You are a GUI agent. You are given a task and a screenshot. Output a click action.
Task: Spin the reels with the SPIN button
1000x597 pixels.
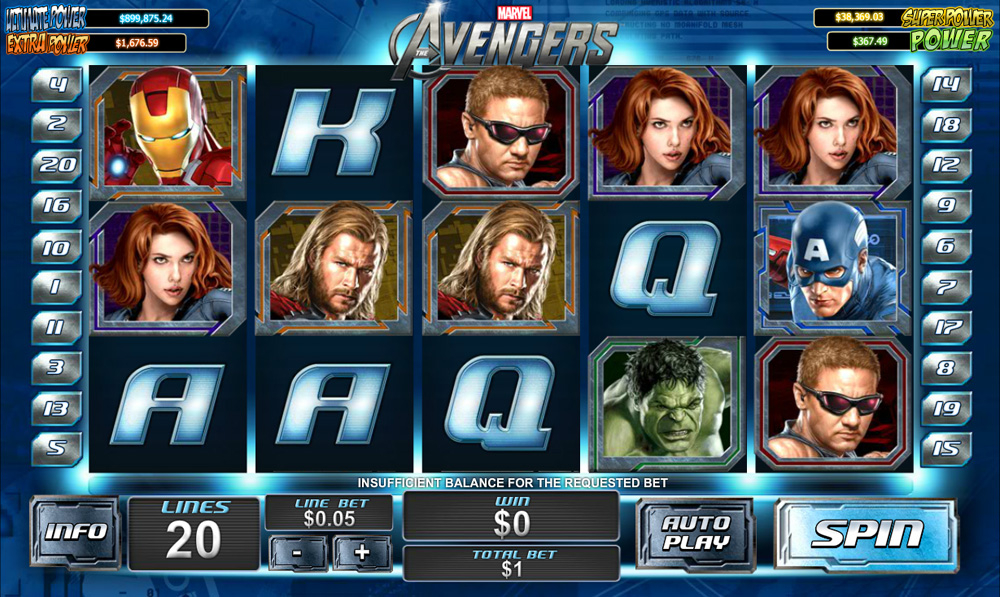pos(865,534)
